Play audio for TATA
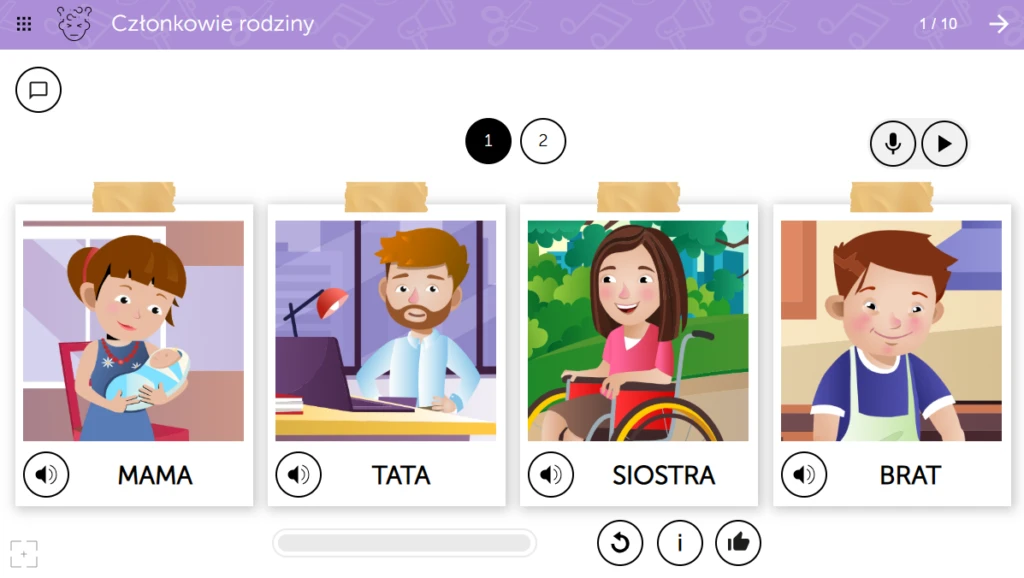Viewport: 1024px width, 578px height. tap(298, 475)
